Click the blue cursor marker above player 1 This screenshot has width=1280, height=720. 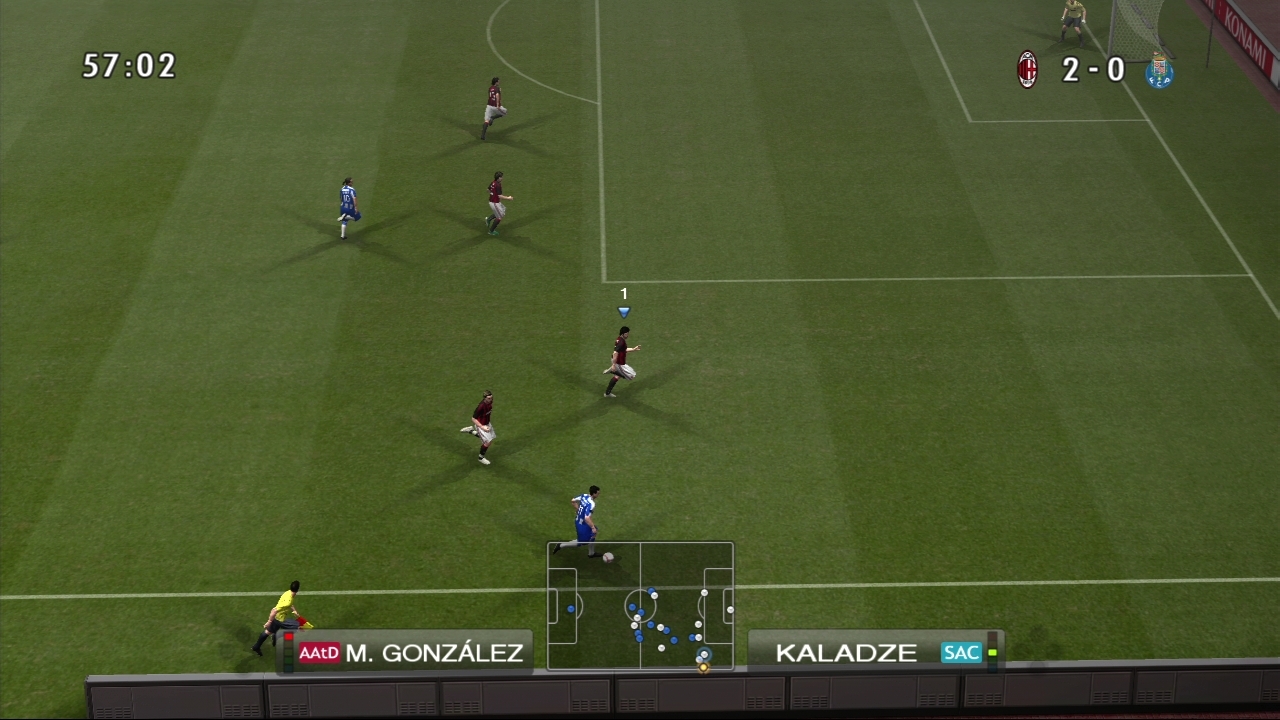(x=624, y=311)
